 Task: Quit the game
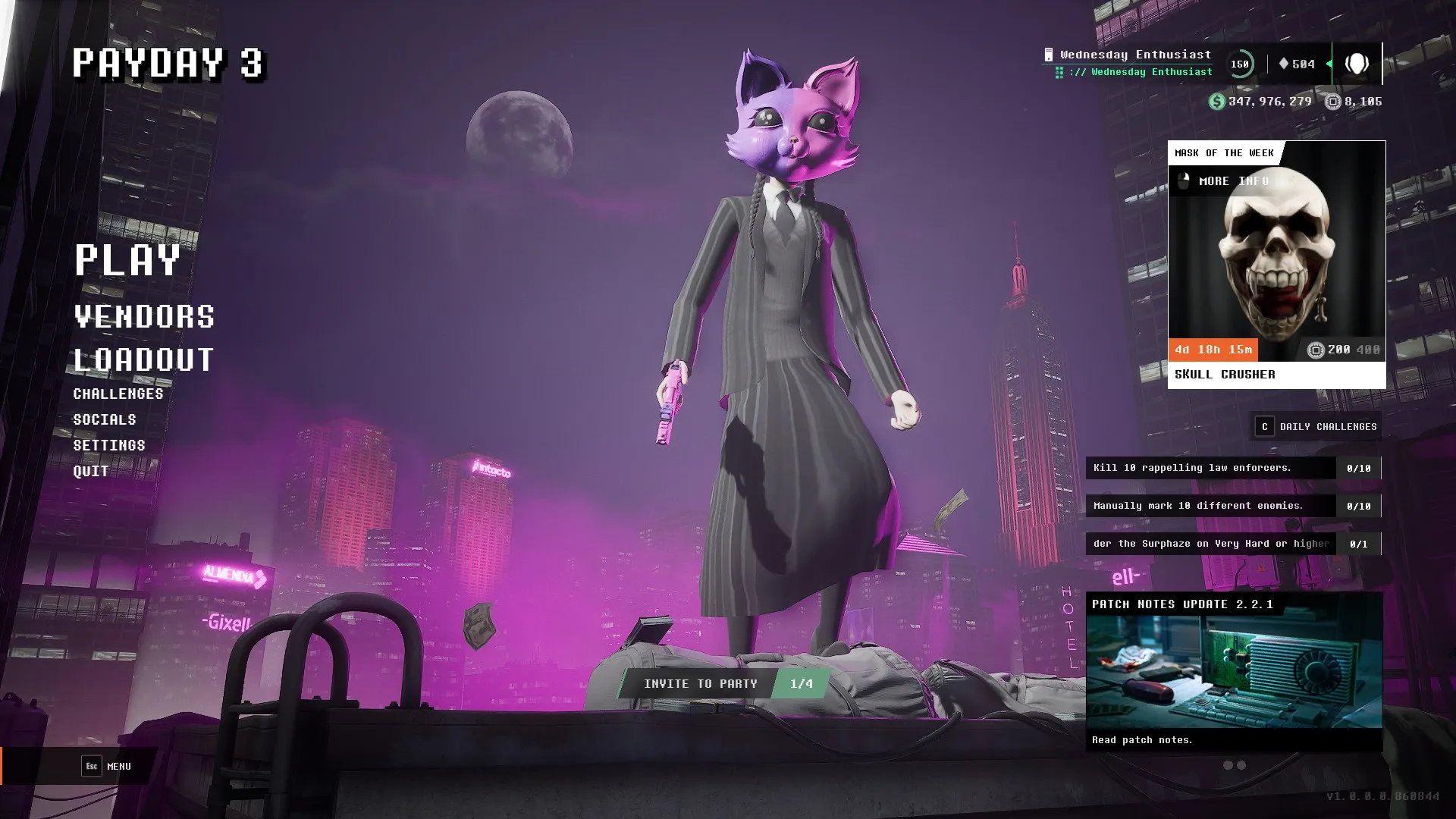coord(91,471)
